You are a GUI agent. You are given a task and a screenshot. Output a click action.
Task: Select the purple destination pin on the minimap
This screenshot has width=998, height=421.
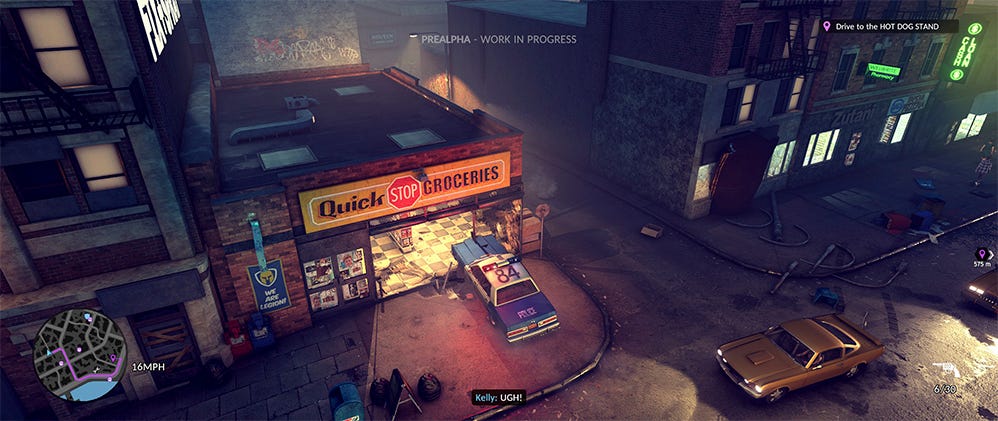coord(112,357)
